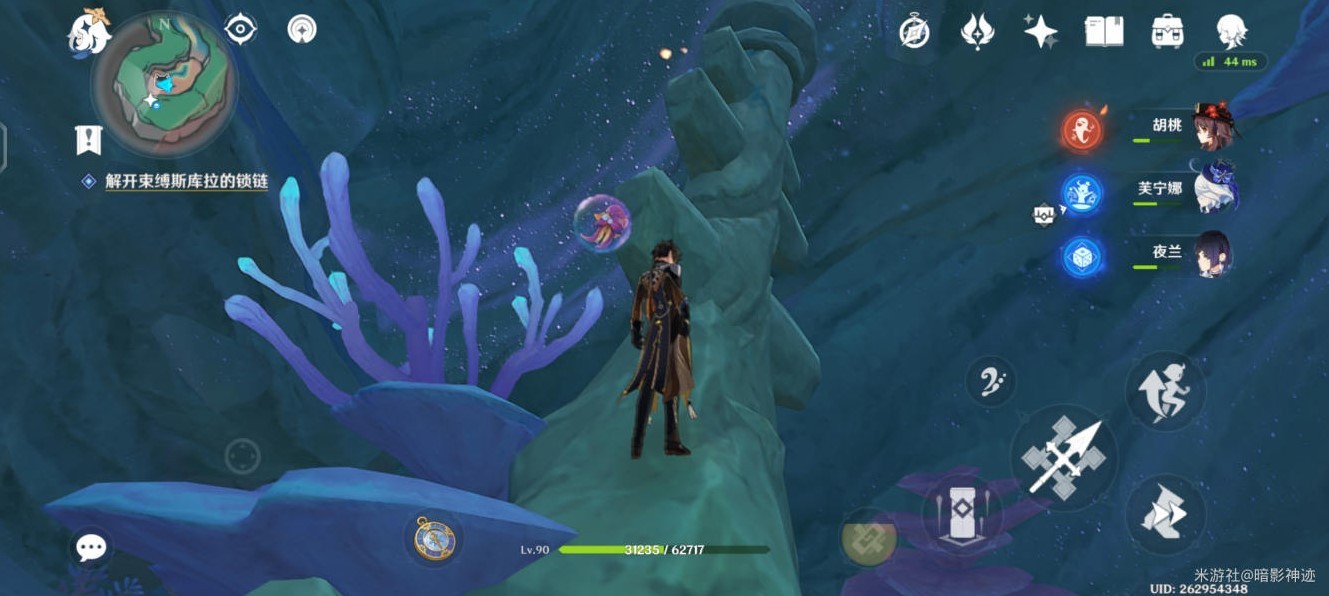This screenshot has width=1329, height=596.
Task: Switch to party member 夜兰
Action: click(1212, 253)
